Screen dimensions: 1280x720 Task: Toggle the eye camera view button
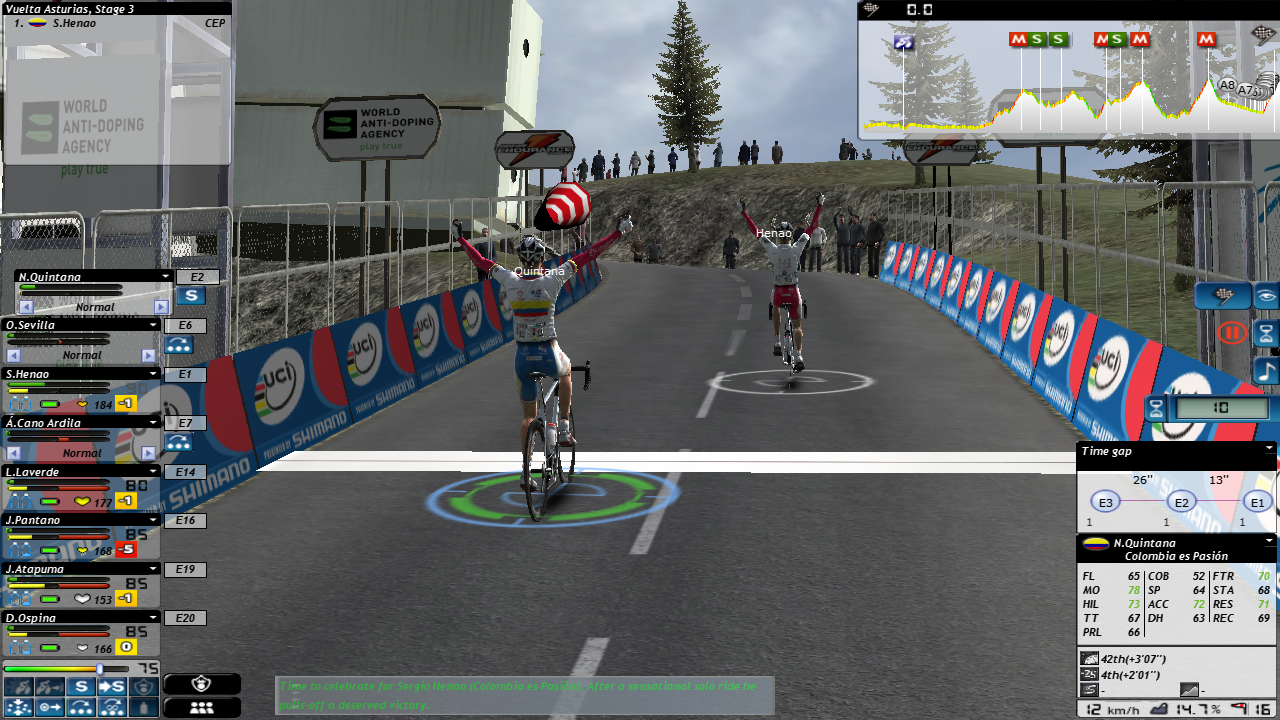tap(1267, 296)
